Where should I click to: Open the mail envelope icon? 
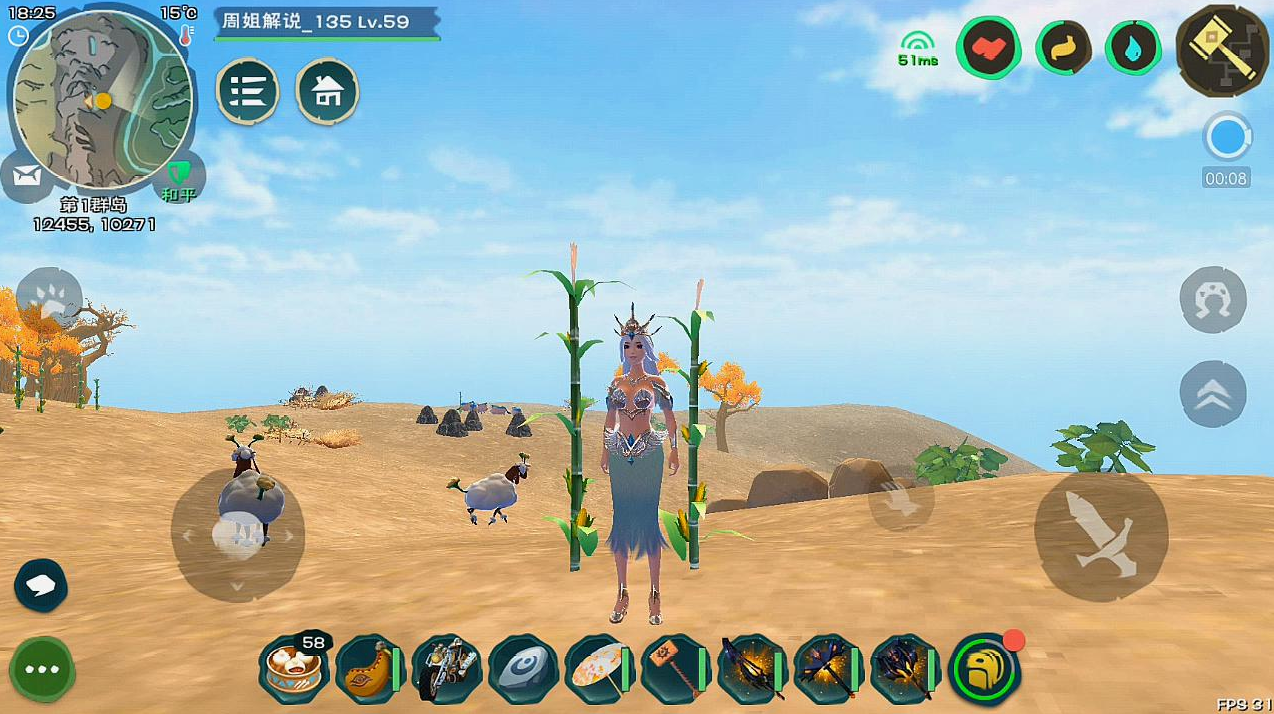click(x=27, y=176)
